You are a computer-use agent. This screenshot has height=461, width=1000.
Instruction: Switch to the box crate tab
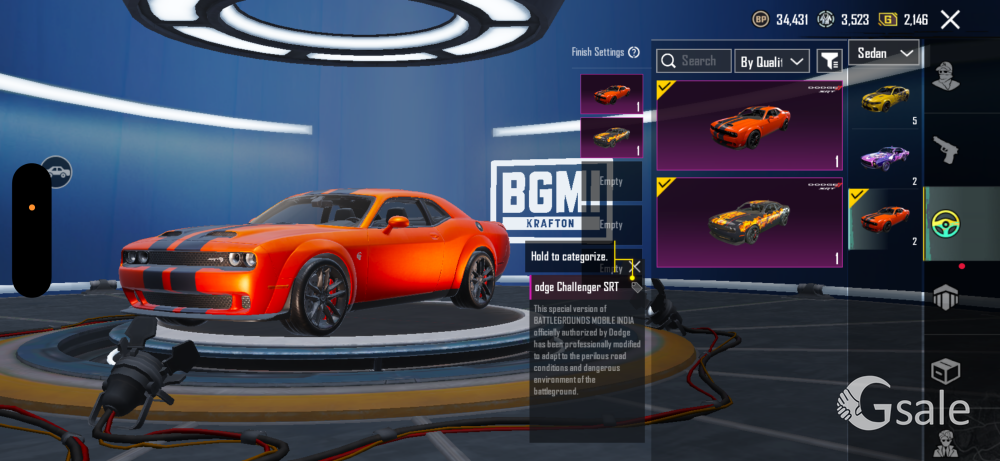pyautogui.click(x=946, y=372)
